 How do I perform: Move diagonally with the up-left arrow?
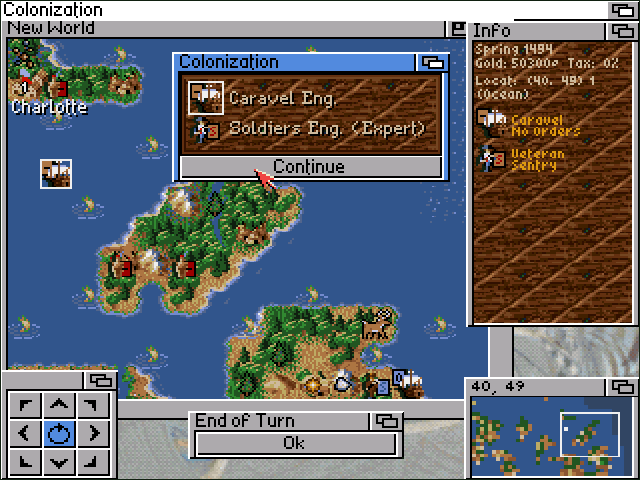(26, 405)
